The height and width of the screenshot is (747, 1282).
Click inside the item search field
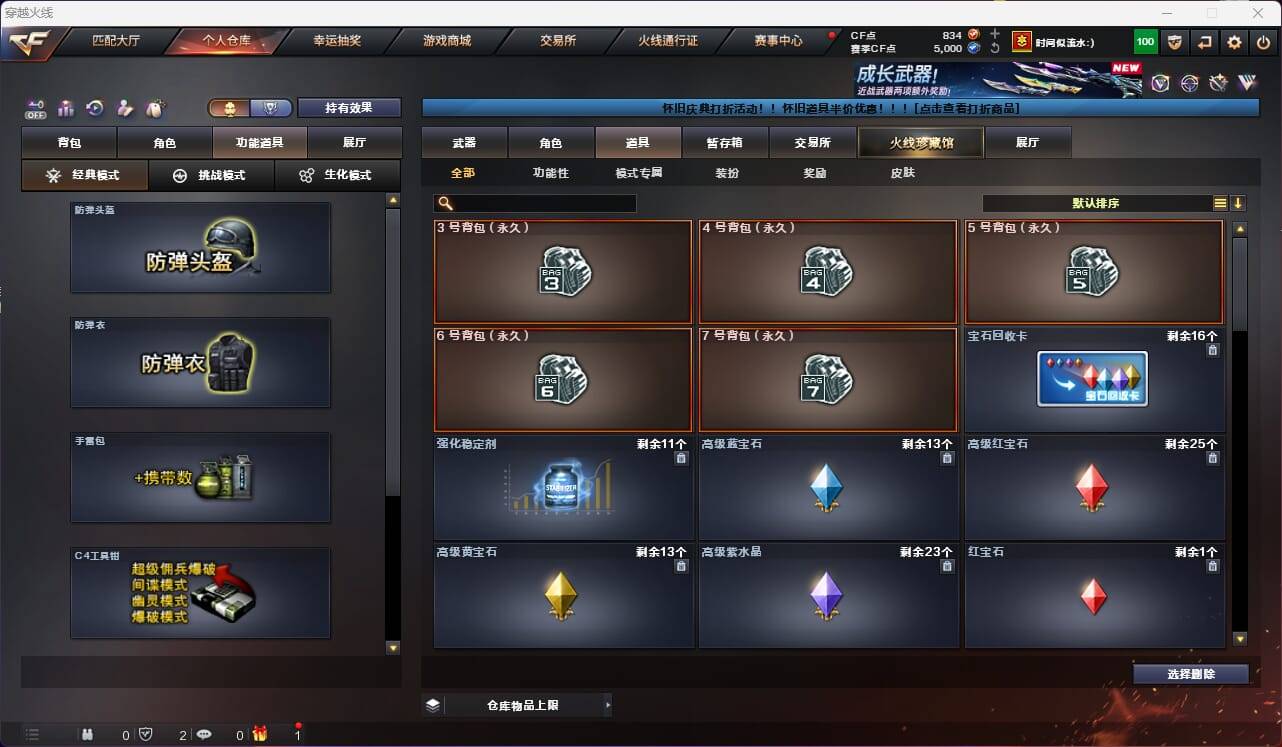pyautogui.click(x=540, y=203)
